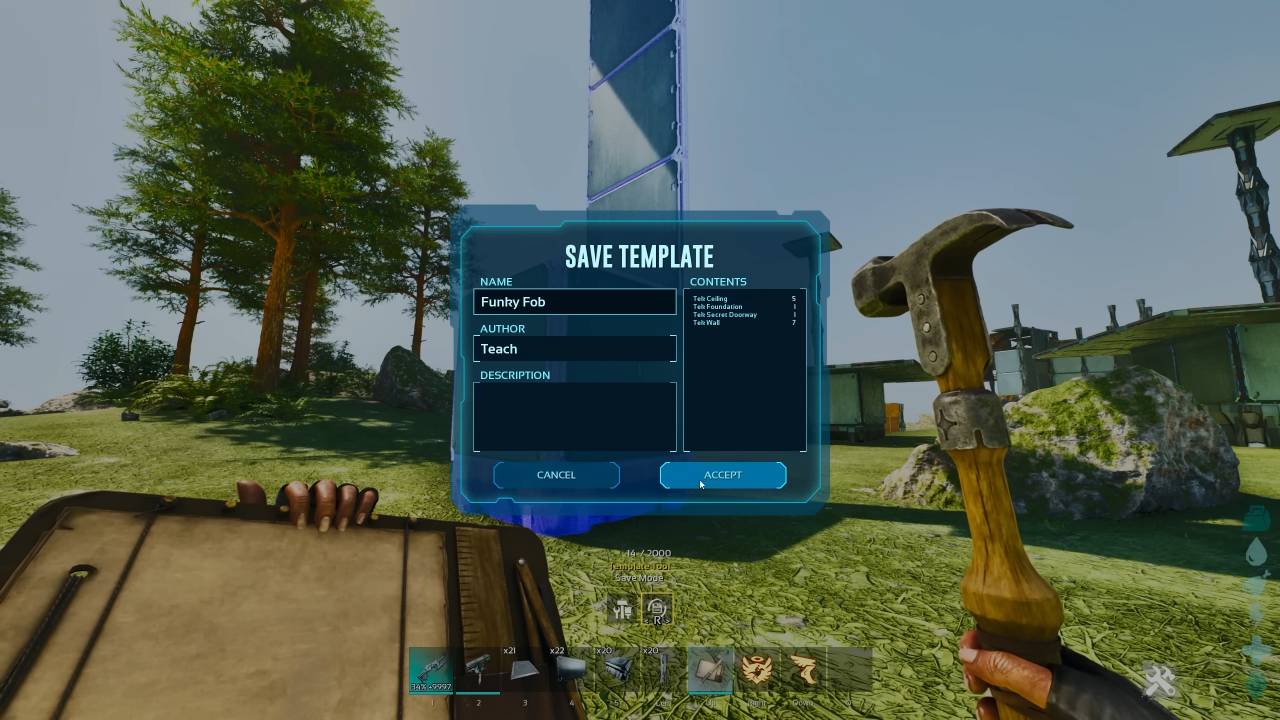1280x720 pixels.
Task: Activate the winged halo emblem hotbar slot
Action: tap(757, 669)
